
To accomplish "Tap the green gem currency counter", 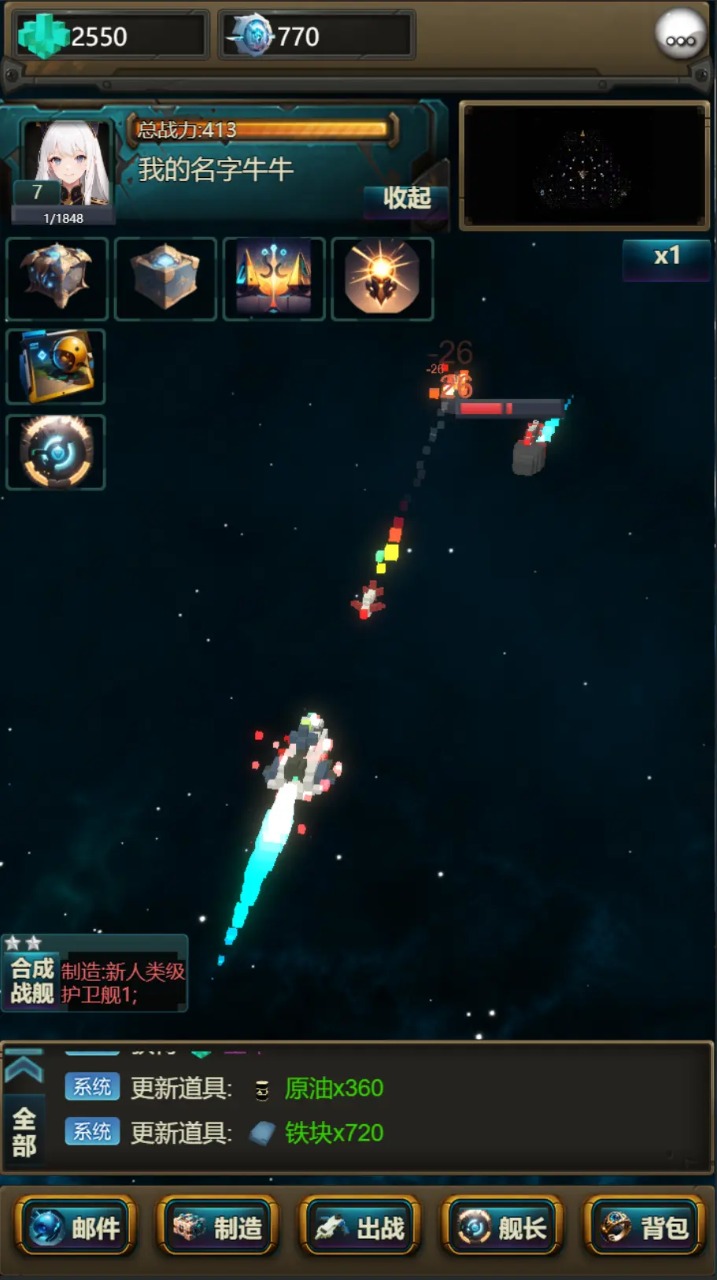I will [x=110, y=36].
